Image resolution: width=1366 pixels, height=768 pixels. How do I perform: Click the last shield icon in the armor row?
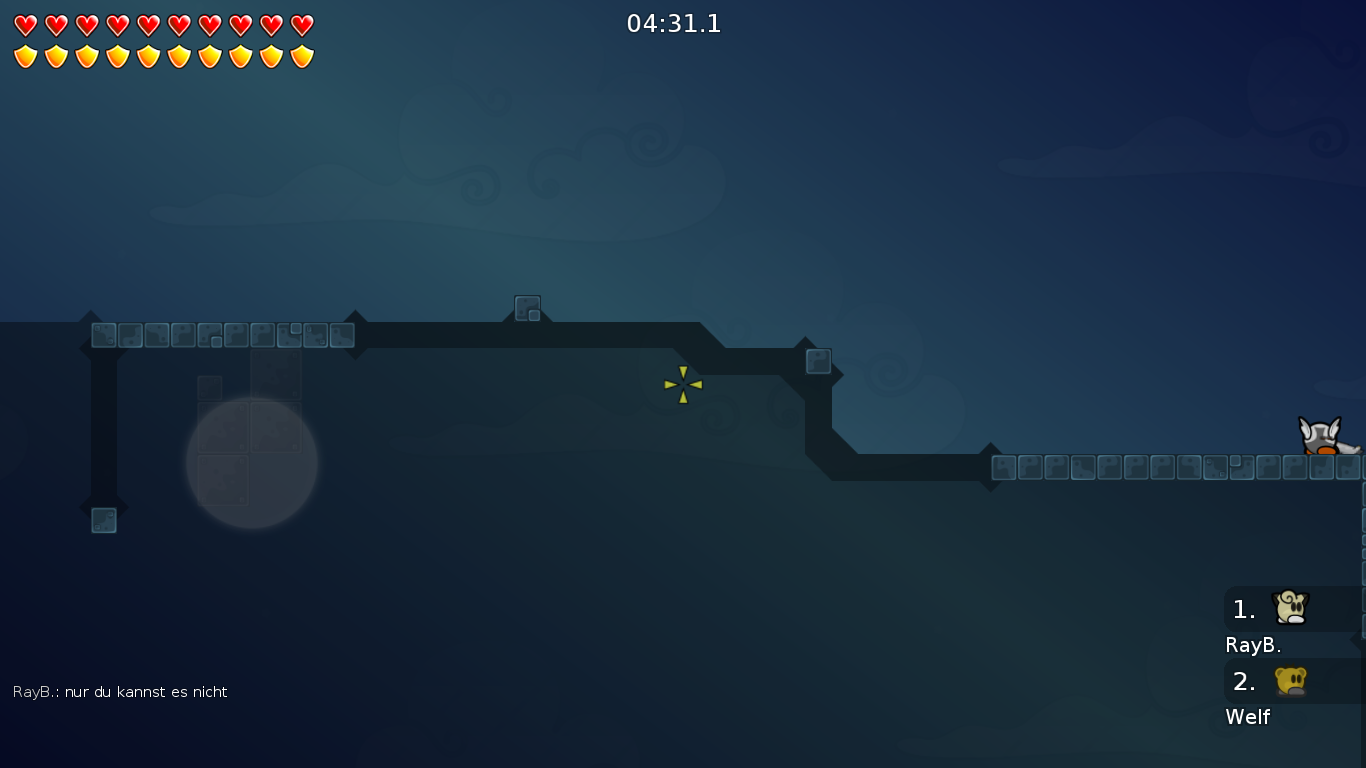pyautogui.click(x=299, y=55)
